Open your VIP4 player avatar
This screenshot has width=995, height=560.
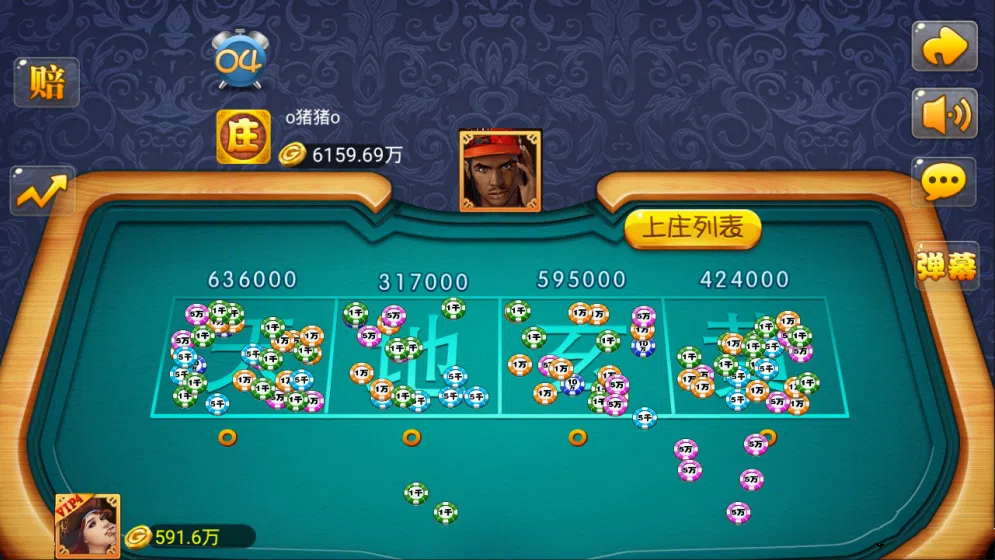pyautogui.click(x=87, y=525)
